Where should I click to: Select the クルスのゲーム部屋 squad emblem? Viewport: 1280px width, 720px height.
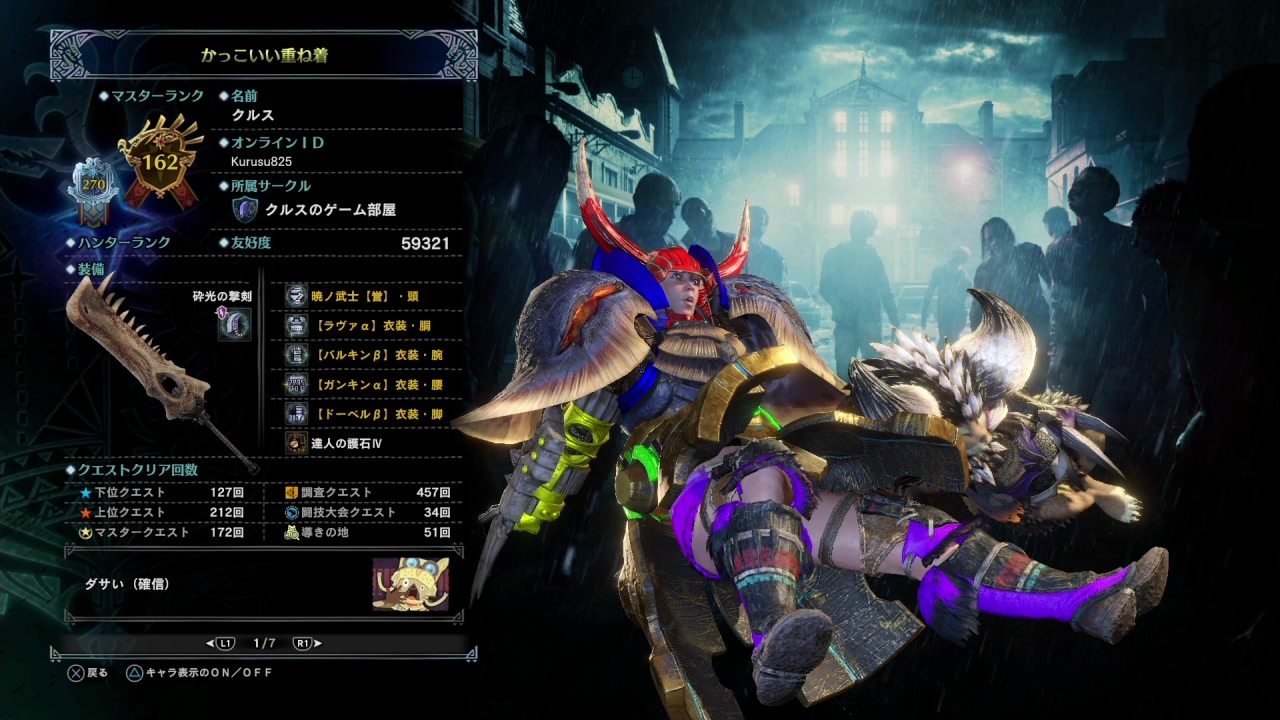click(x=245, y=210)
